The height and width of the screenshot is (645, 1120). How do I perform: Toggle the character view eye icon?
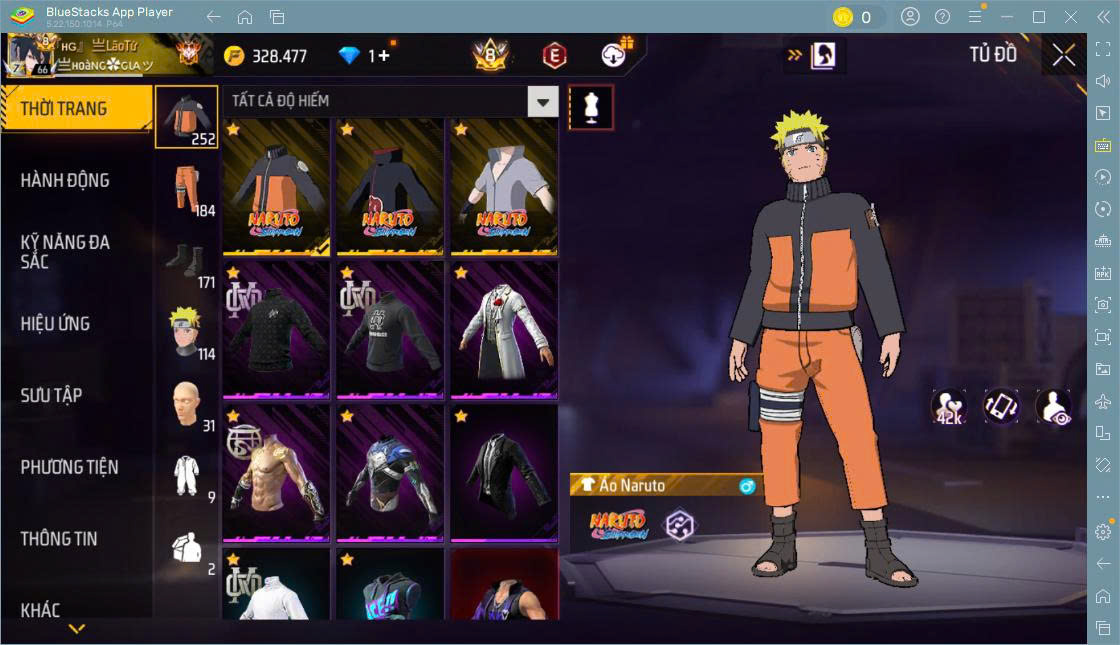pyautogui.click(x=1053, y=408)
